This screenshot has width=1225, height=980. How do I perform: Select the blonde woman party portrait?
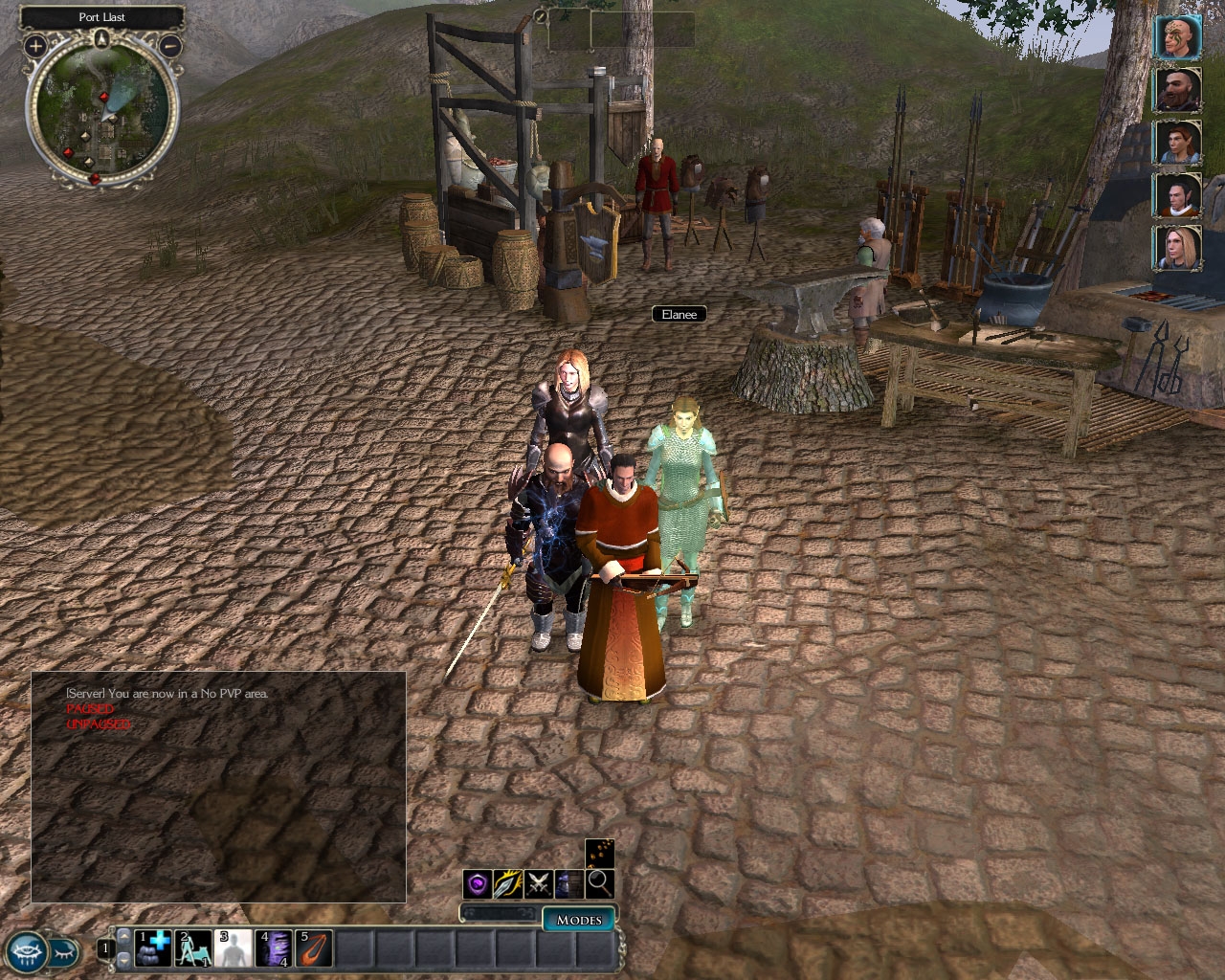(1176, 248)
